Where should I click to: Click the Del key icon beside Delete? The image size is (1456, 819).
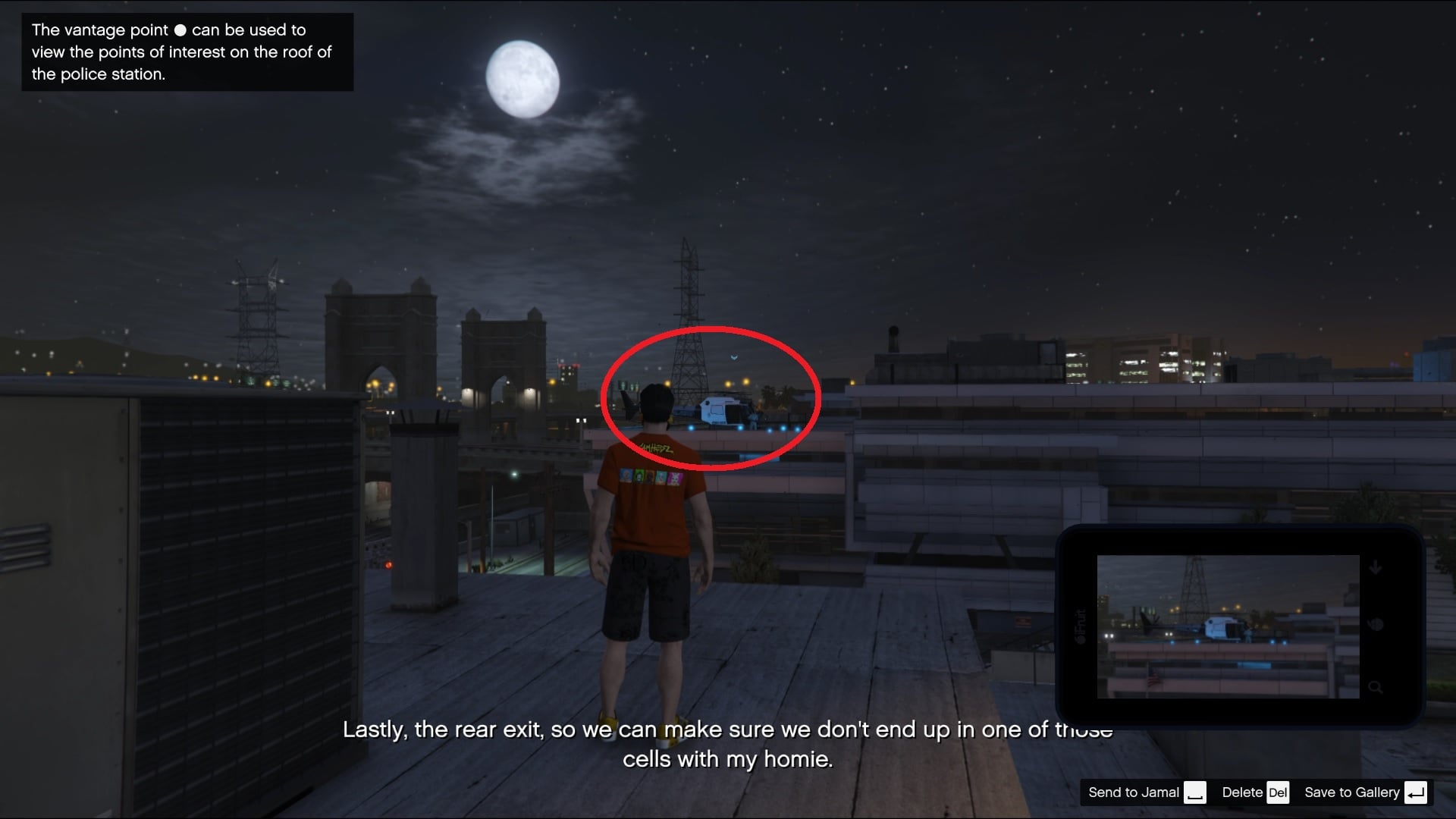tap(1279, 792)
